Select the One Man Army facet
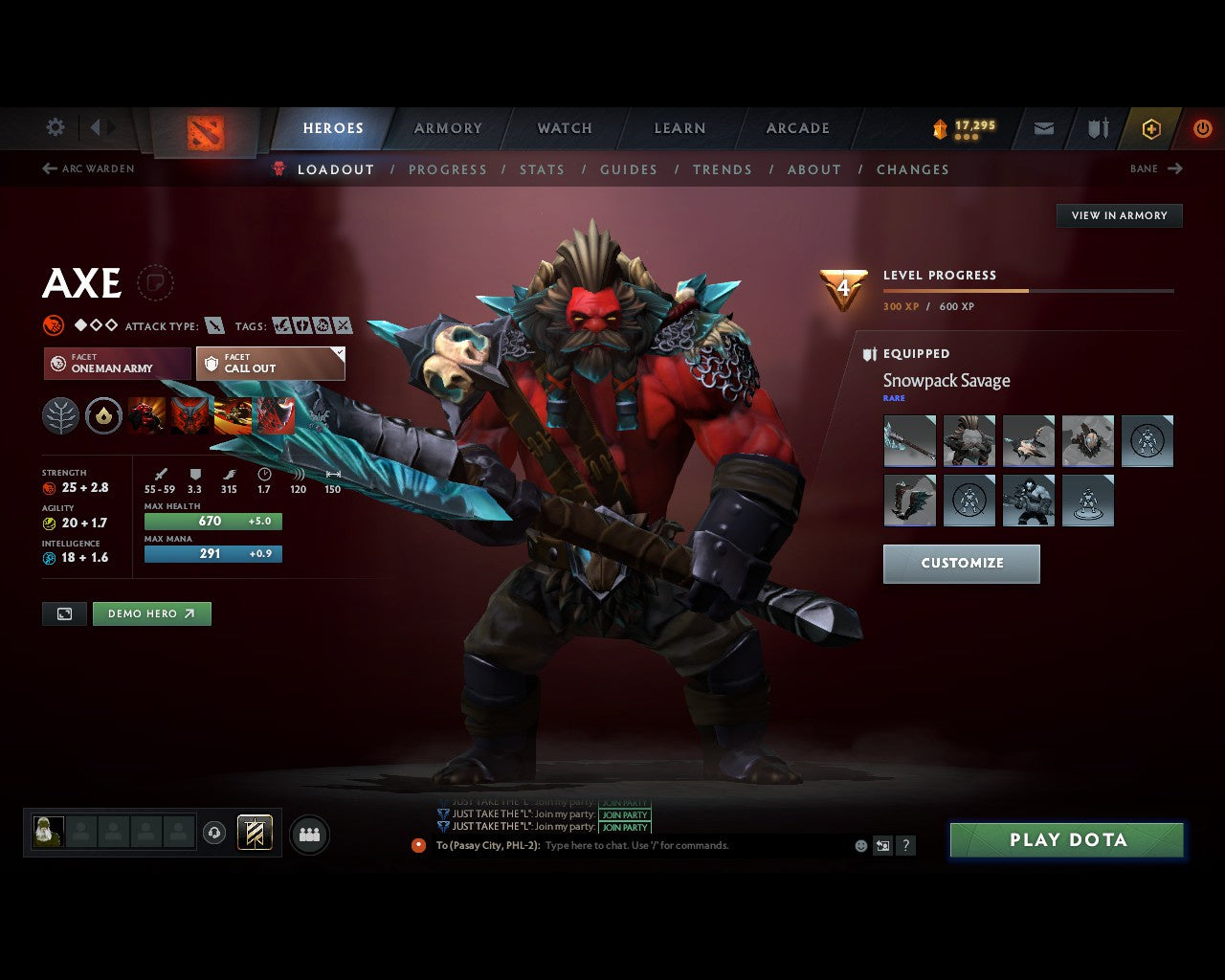This screenshot has width=1225, height=980. point(116,364)
